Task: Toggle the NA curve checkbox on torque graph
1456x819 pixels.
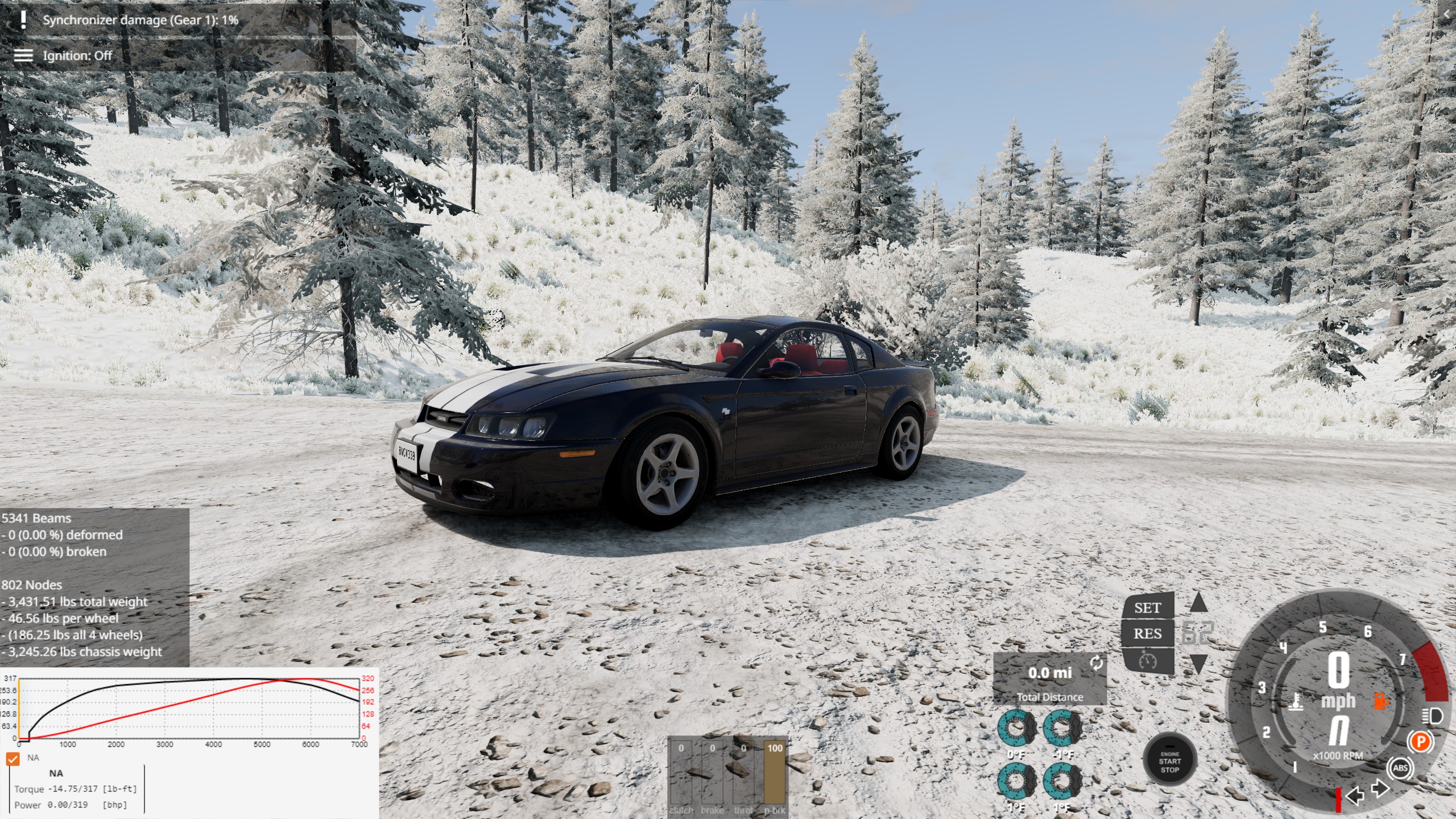Action: tap(13, 758)
